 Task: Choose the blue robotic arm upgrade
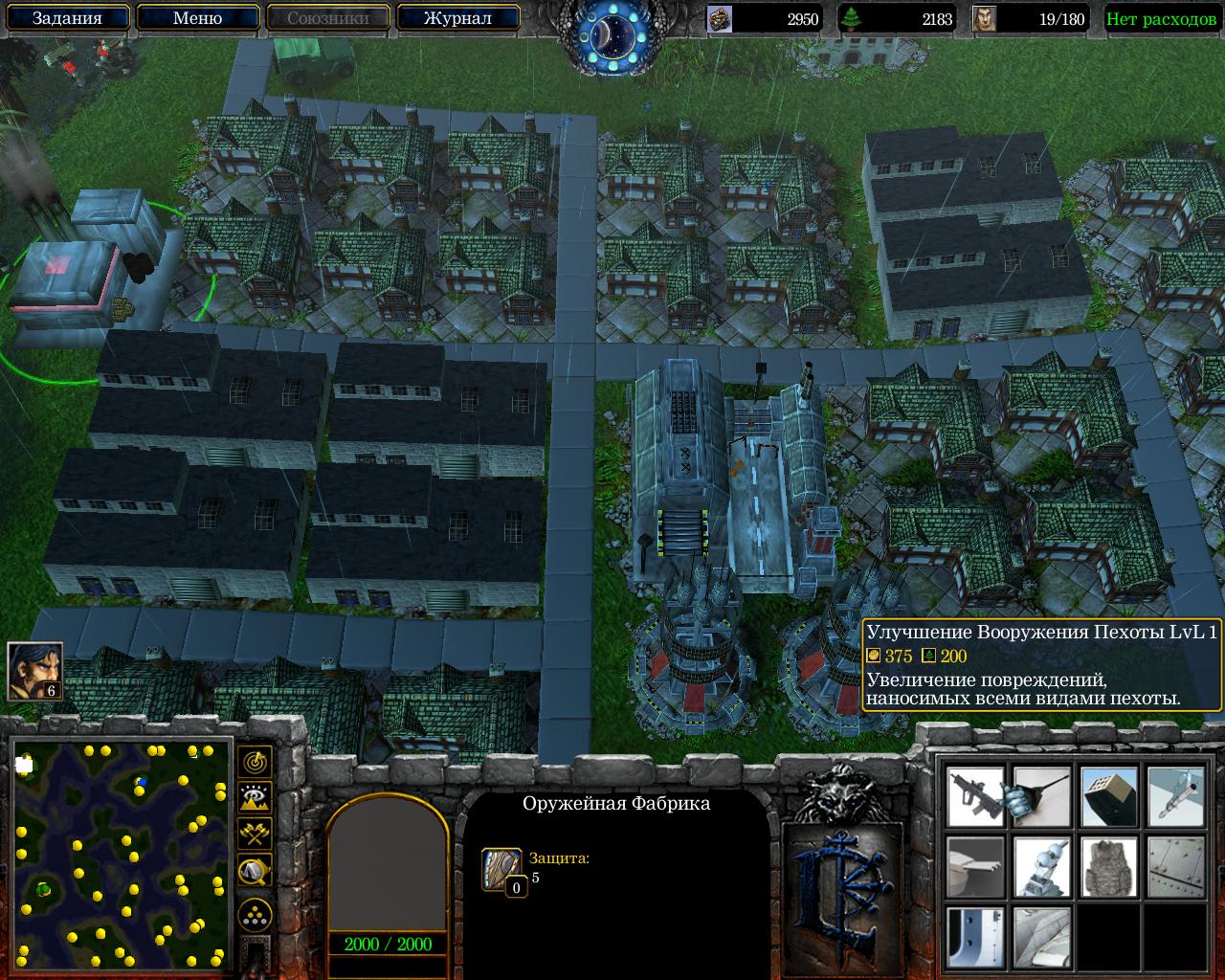pyautogui.click(x=1042, y=866)
